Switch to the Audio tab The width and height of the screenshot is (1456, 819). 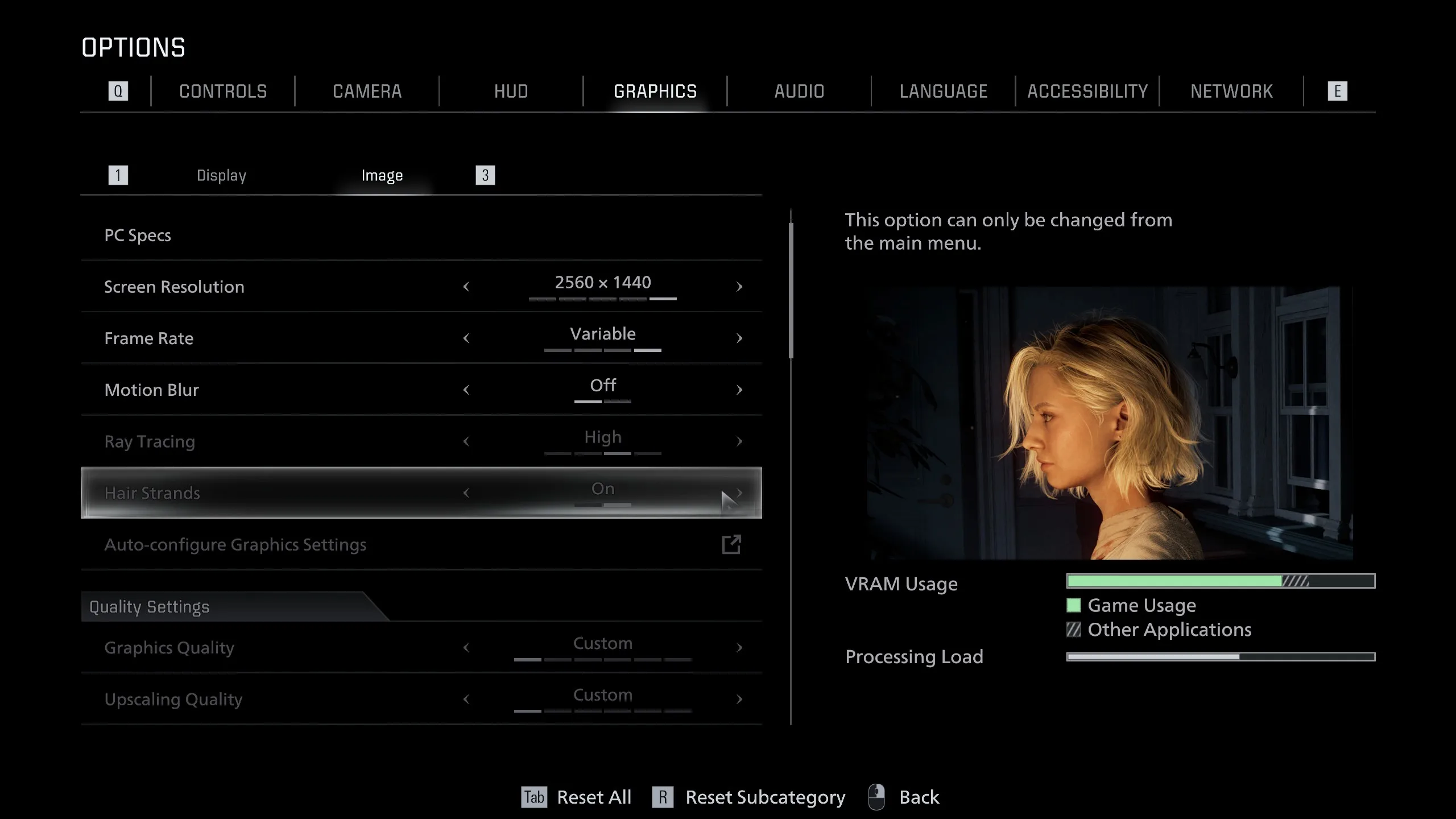799,91
